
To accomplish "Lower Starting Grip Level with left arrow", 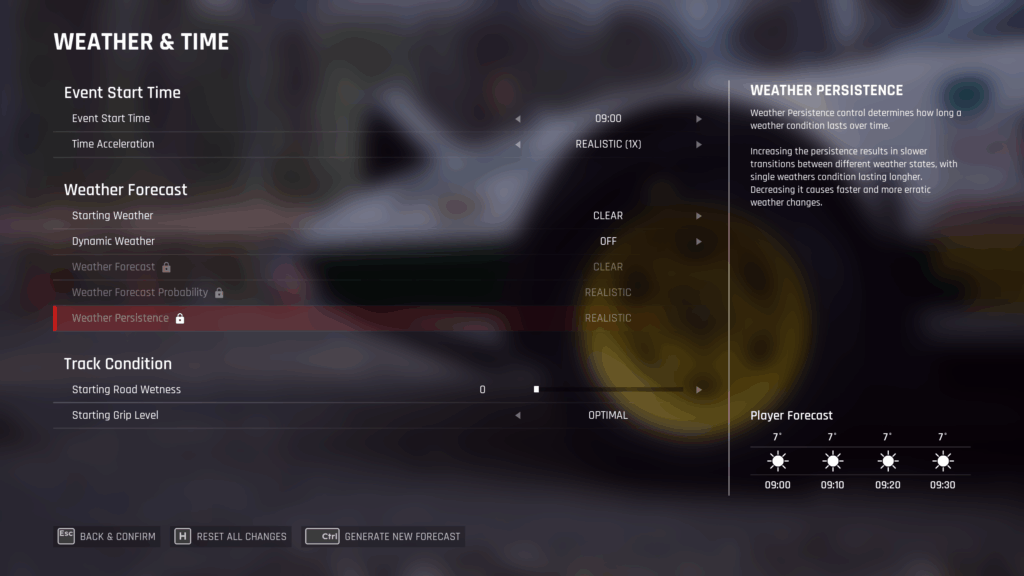I will click(x=518, y=415).
